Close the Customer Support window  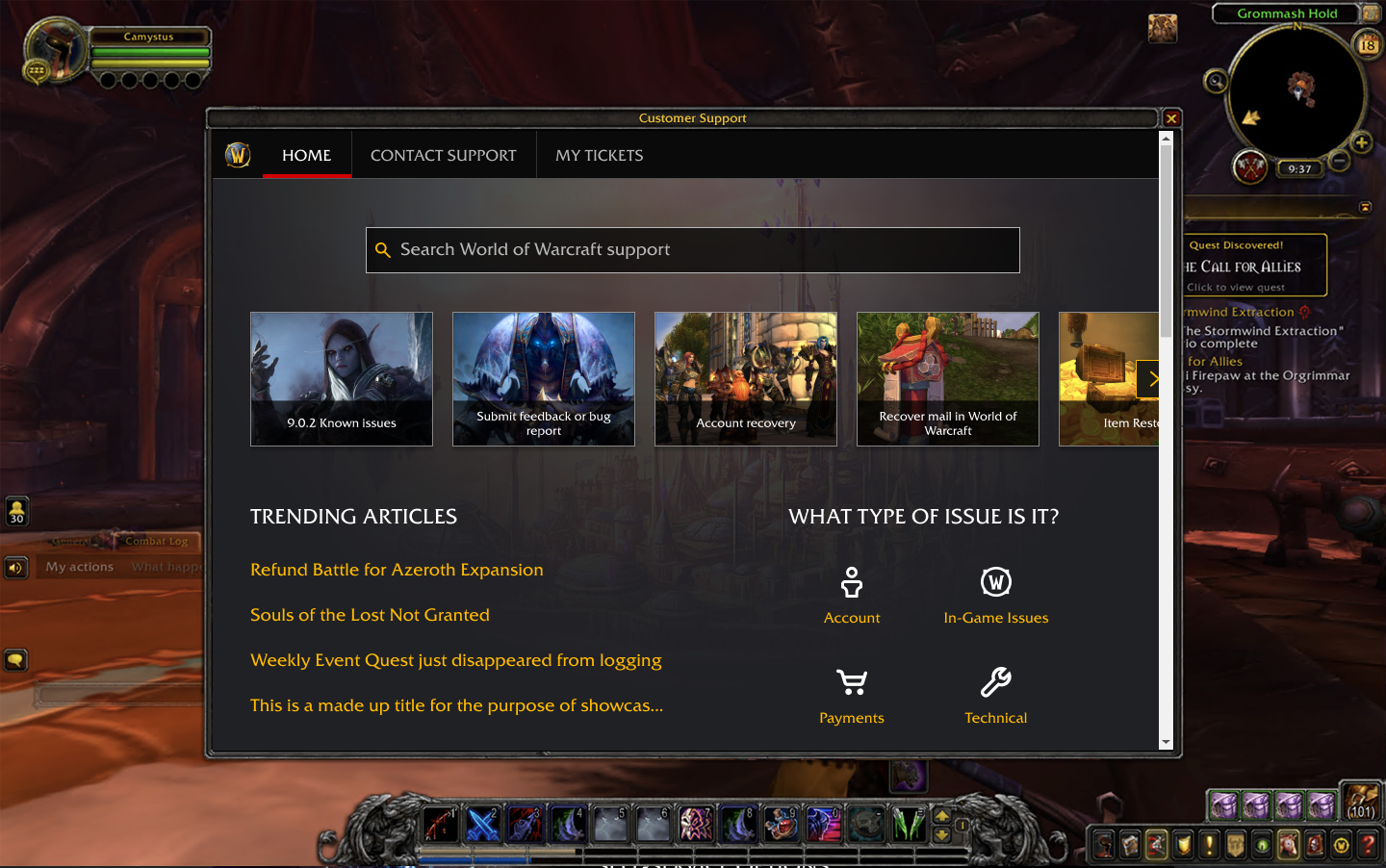tap(1171, 118)
